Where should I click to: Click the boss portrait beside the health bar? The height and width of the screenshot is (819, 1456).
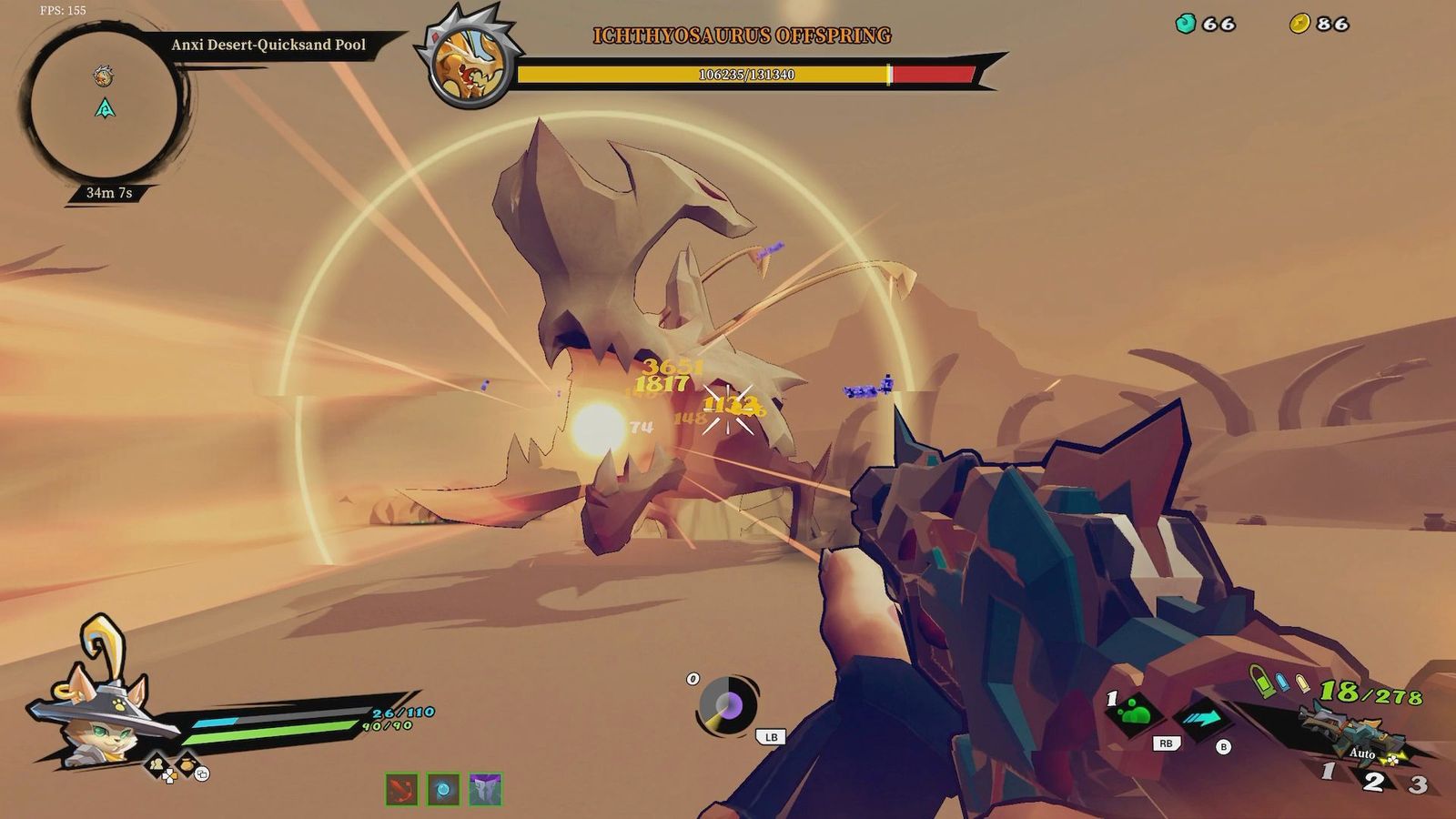pos(467,56)
